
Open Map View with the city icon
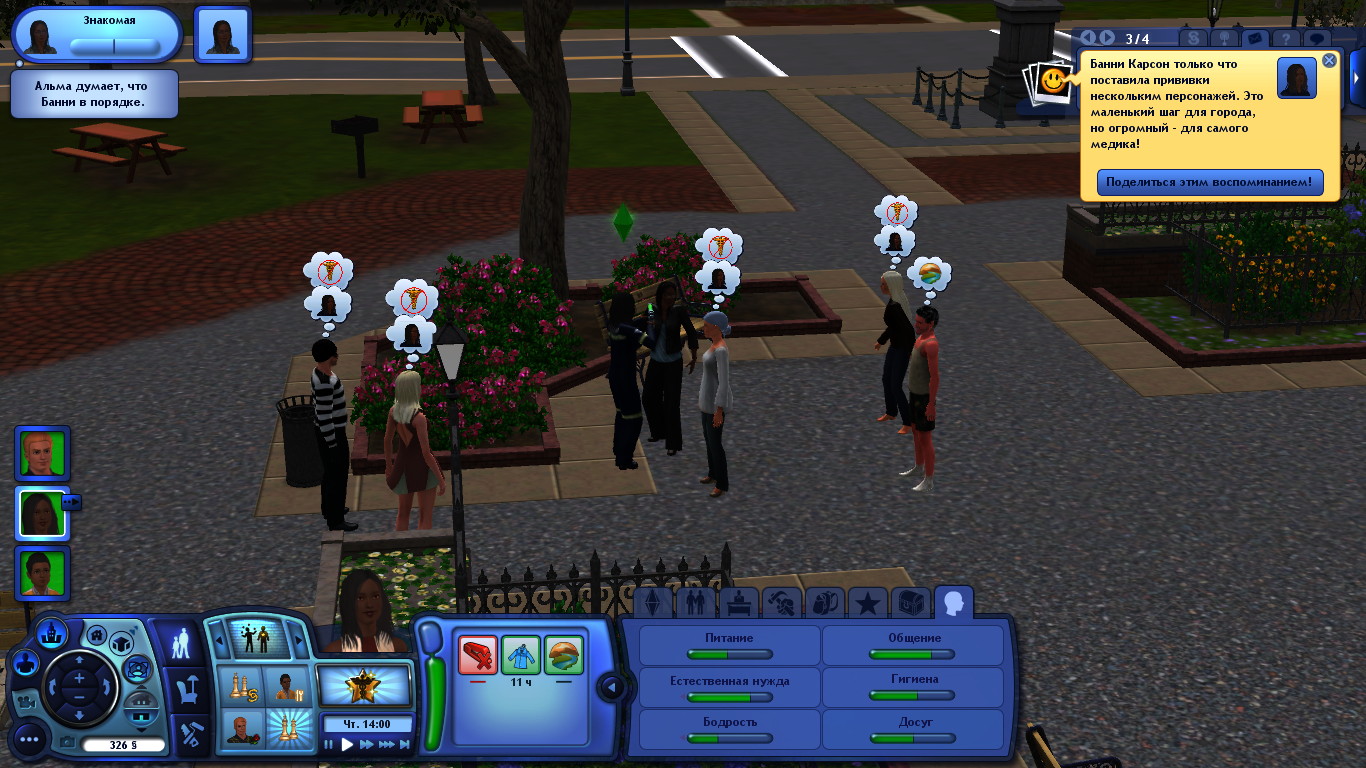pos(51,632)
